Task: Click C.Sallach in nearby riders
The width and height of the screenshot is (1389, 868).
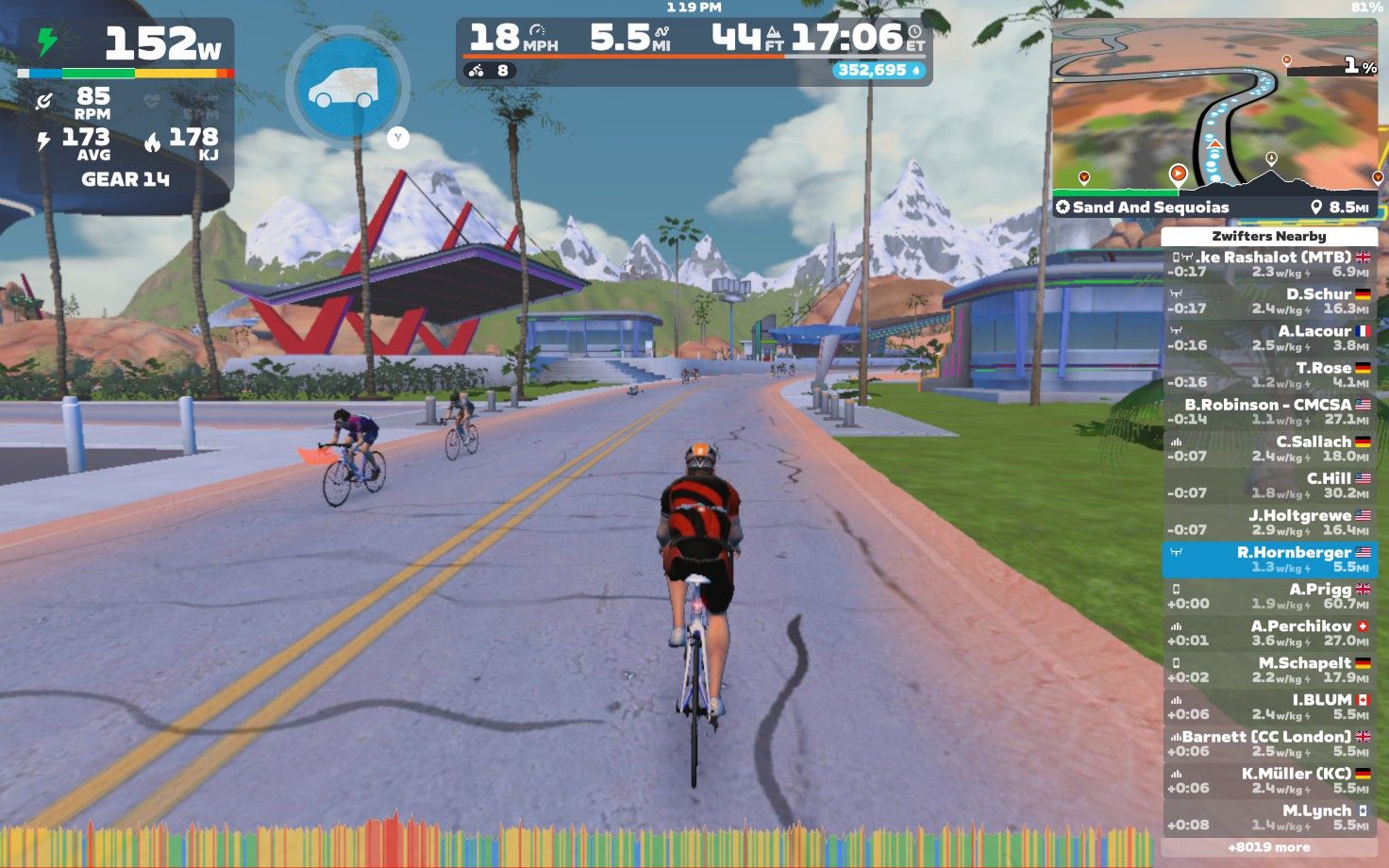Action: [x=1269, y=448]
